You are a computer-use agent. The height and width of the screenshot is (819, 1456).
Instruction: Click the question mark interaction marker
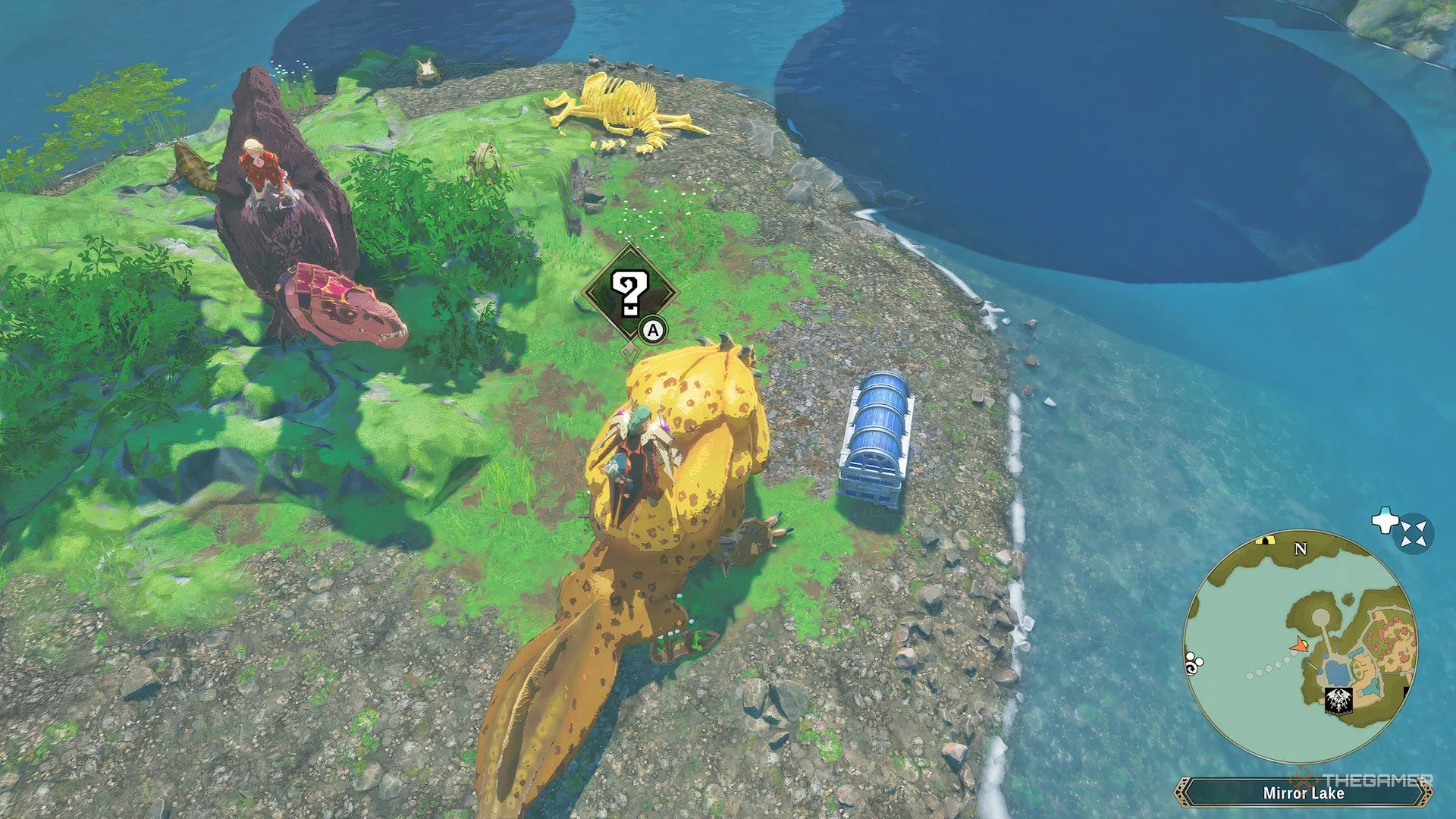pos(629,293)
